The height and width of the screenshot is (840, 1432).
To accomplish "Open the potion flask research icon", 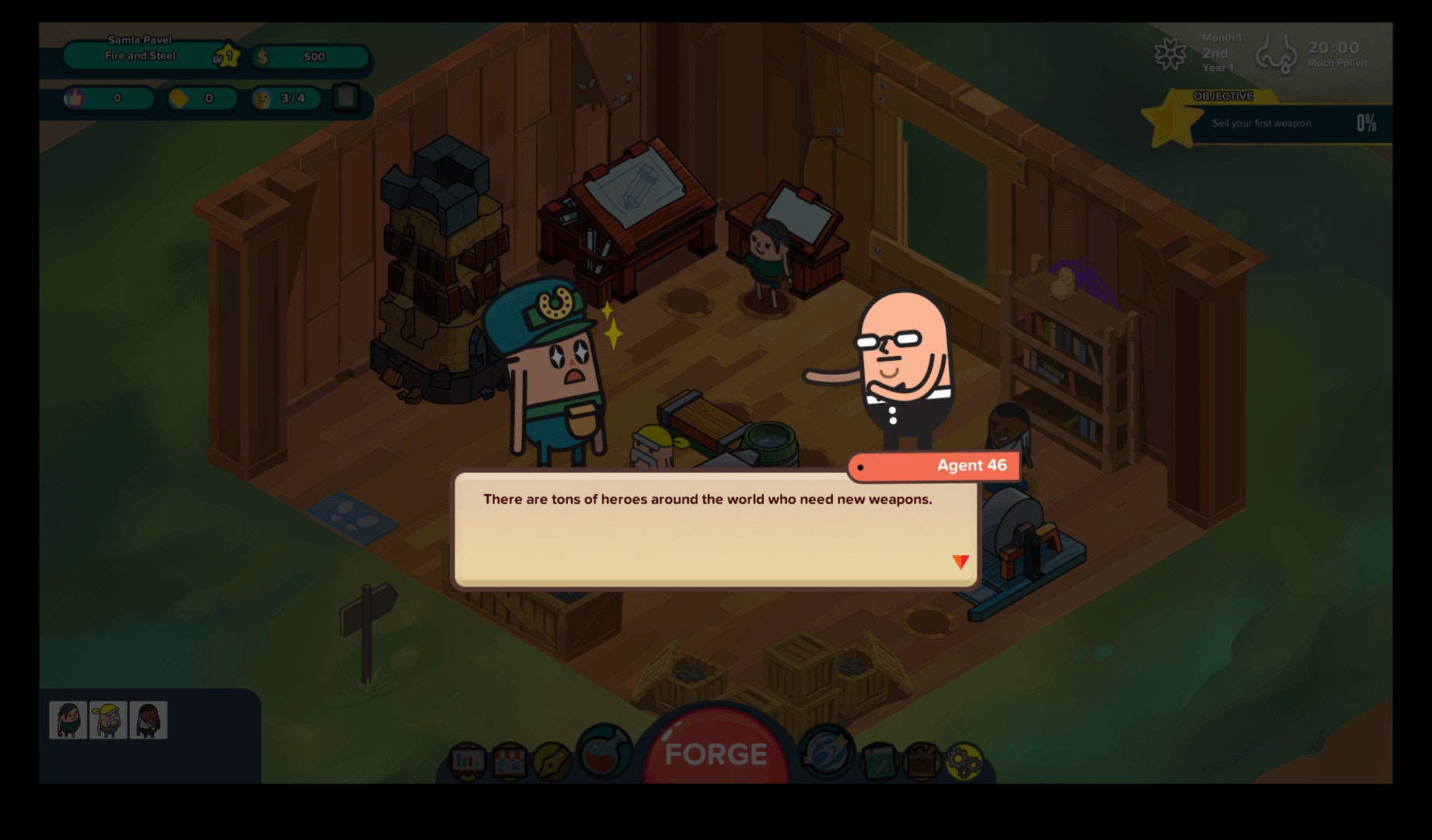I will tap(603, 752).
